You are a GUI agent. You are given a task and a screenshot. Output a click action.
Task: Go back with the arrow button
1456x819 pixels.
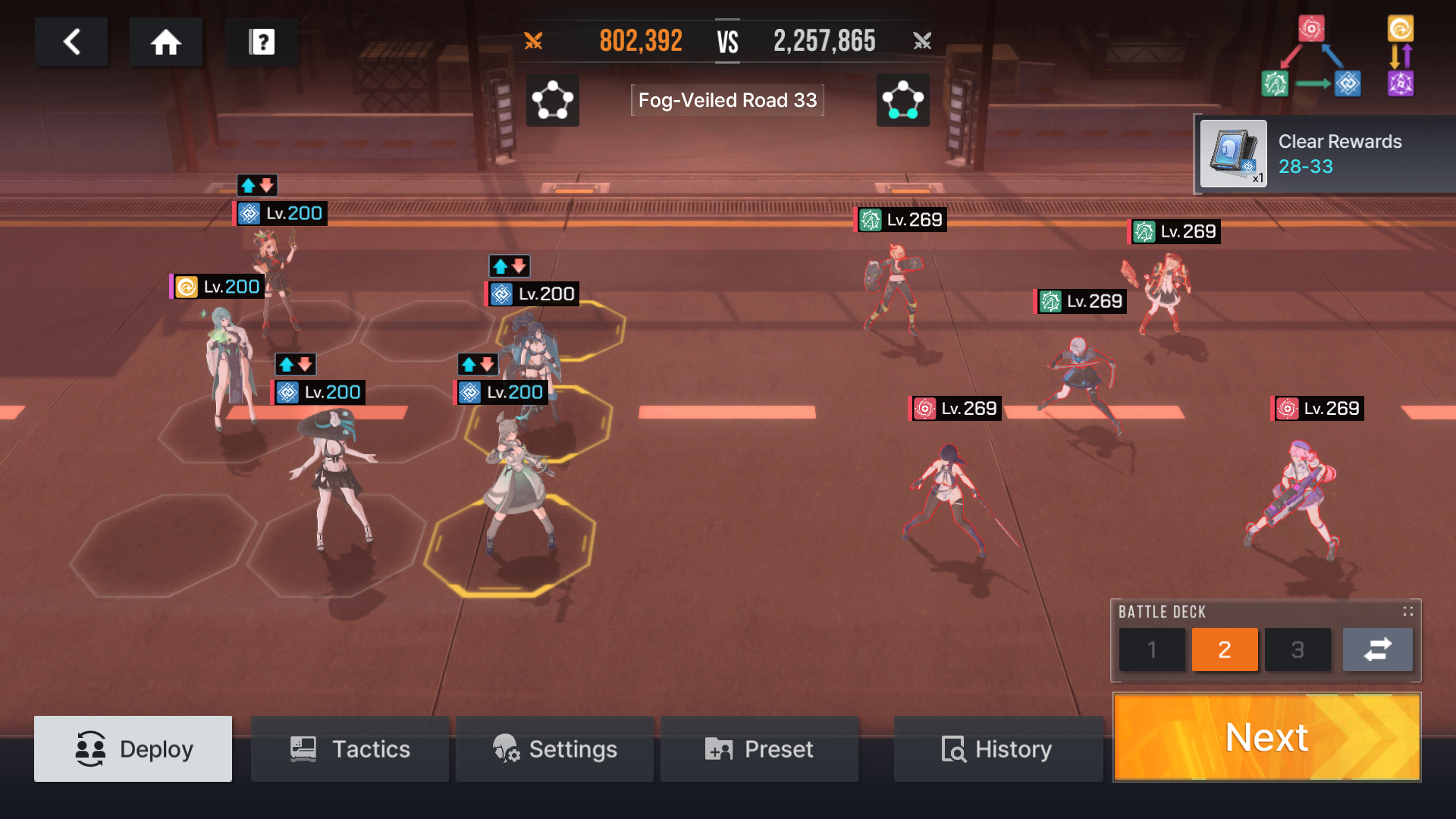tap(71, 42)
